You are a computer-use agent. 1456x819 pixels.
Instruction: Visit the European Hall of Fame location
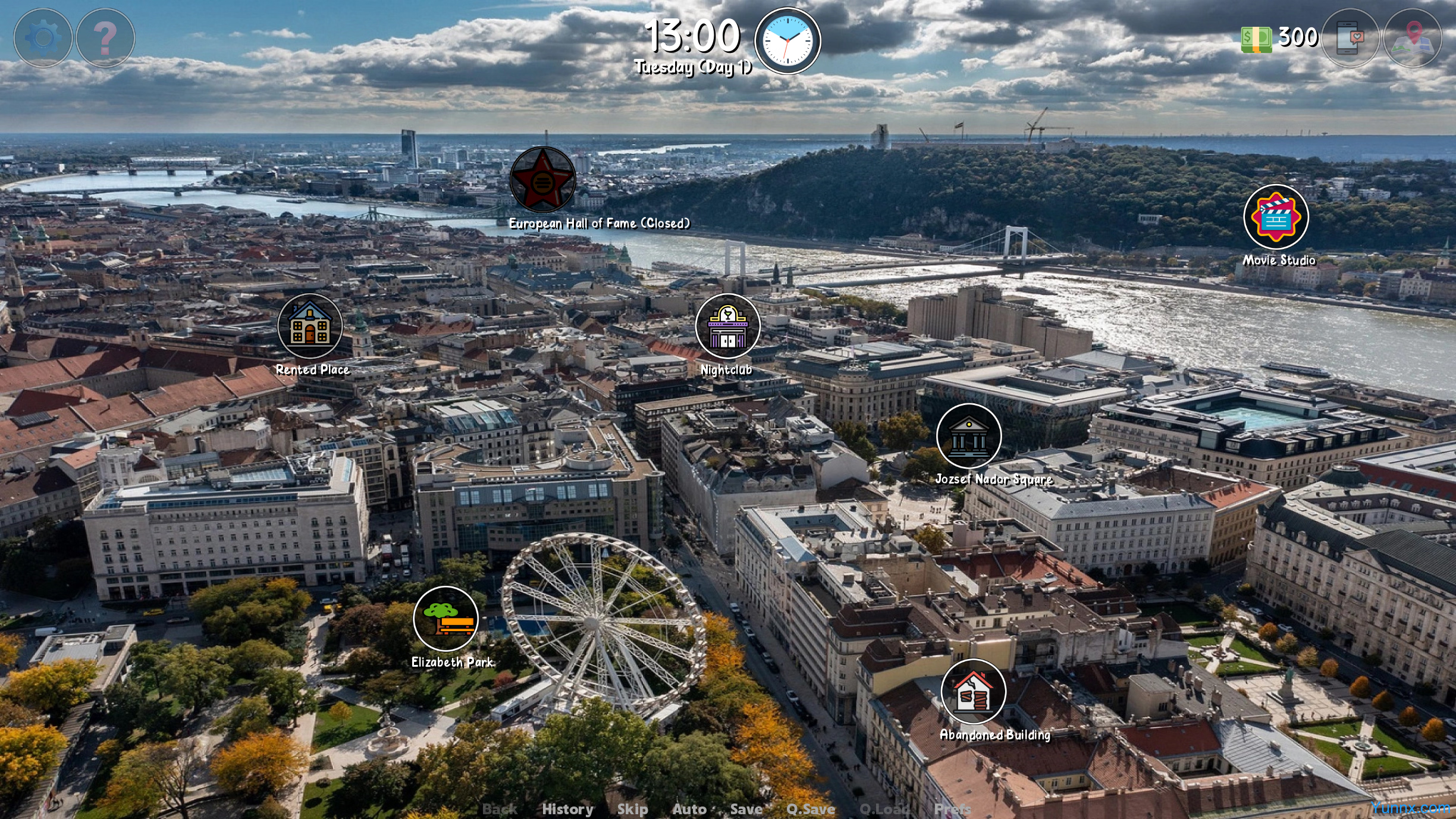pos(542,180)
